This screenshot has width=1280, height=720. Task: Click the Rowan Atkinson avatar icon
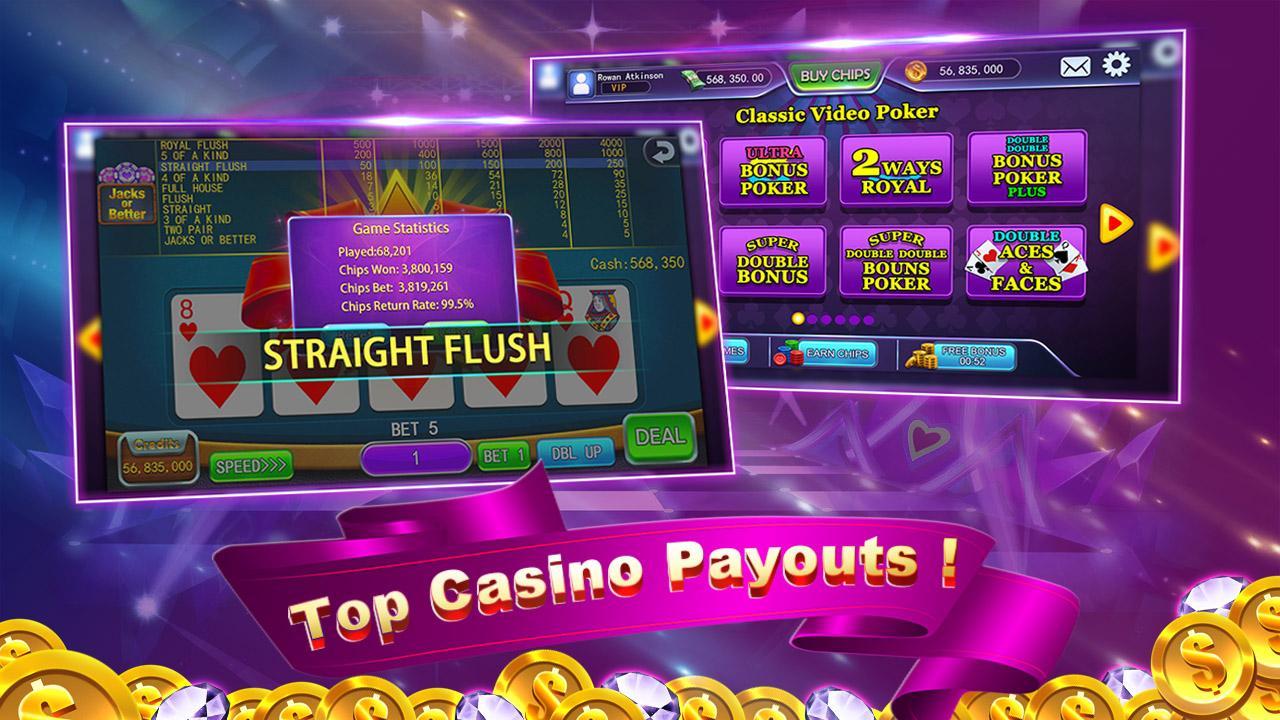click(583, 80)
